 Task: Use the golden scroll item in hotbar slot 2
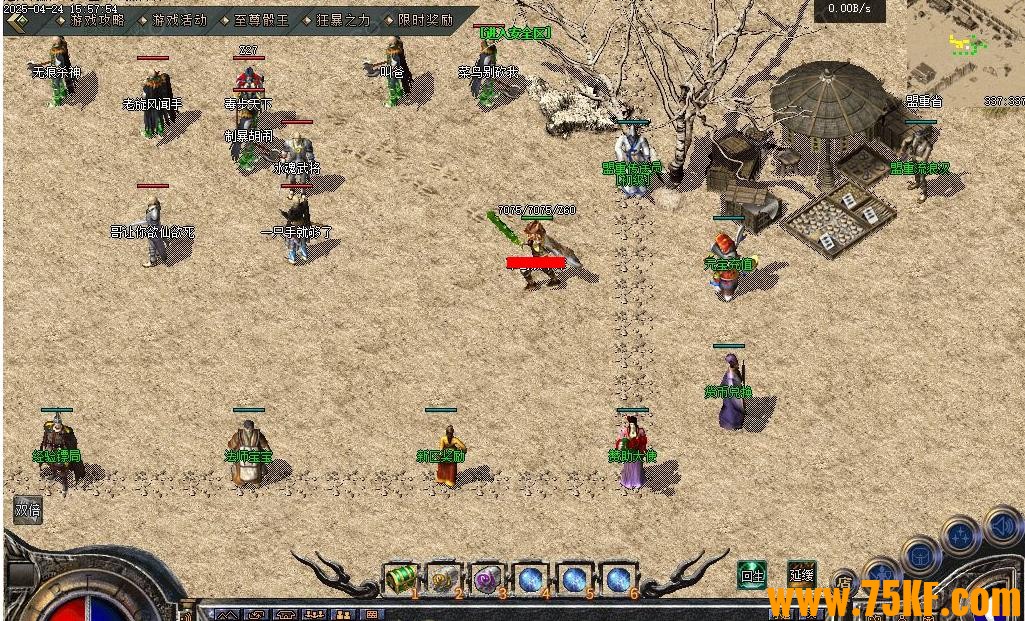[x=444, y=578]
